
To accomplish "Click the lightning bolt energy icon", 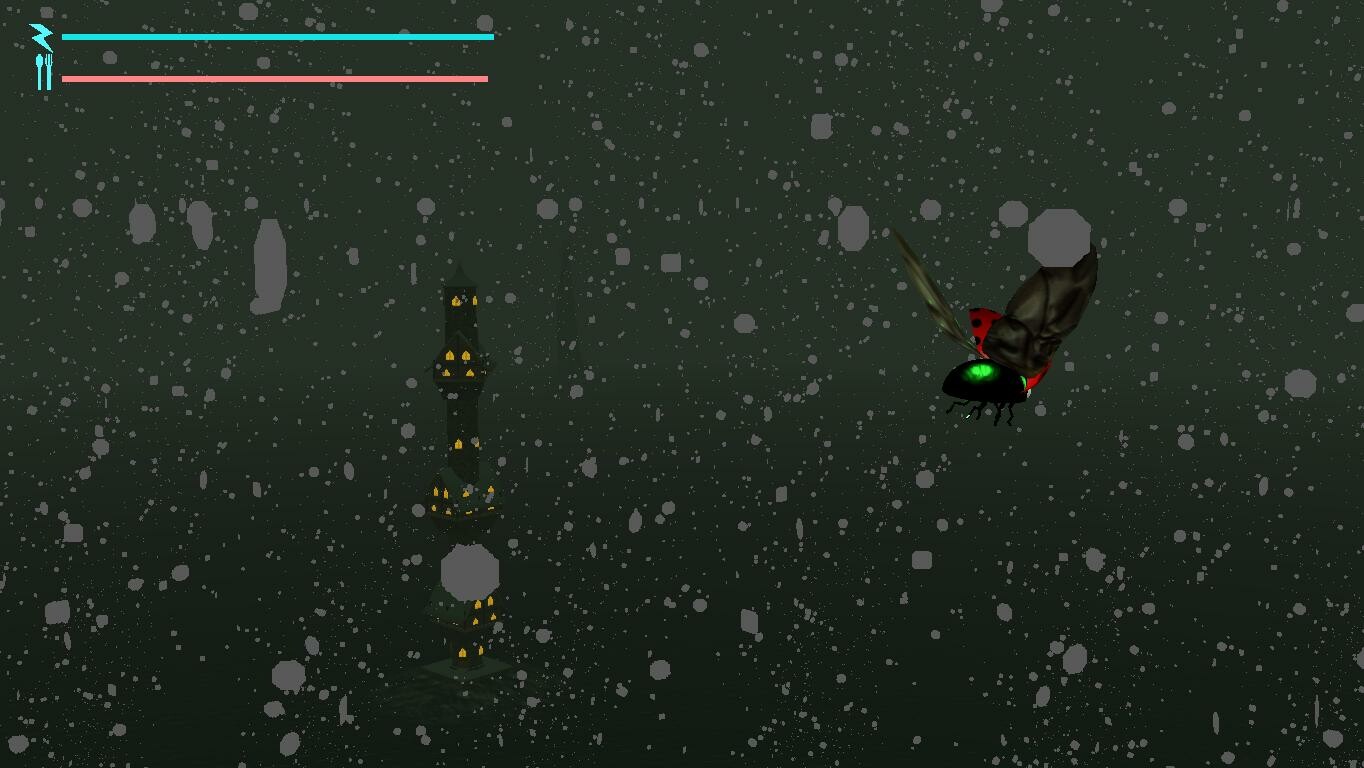I will 40,36.
